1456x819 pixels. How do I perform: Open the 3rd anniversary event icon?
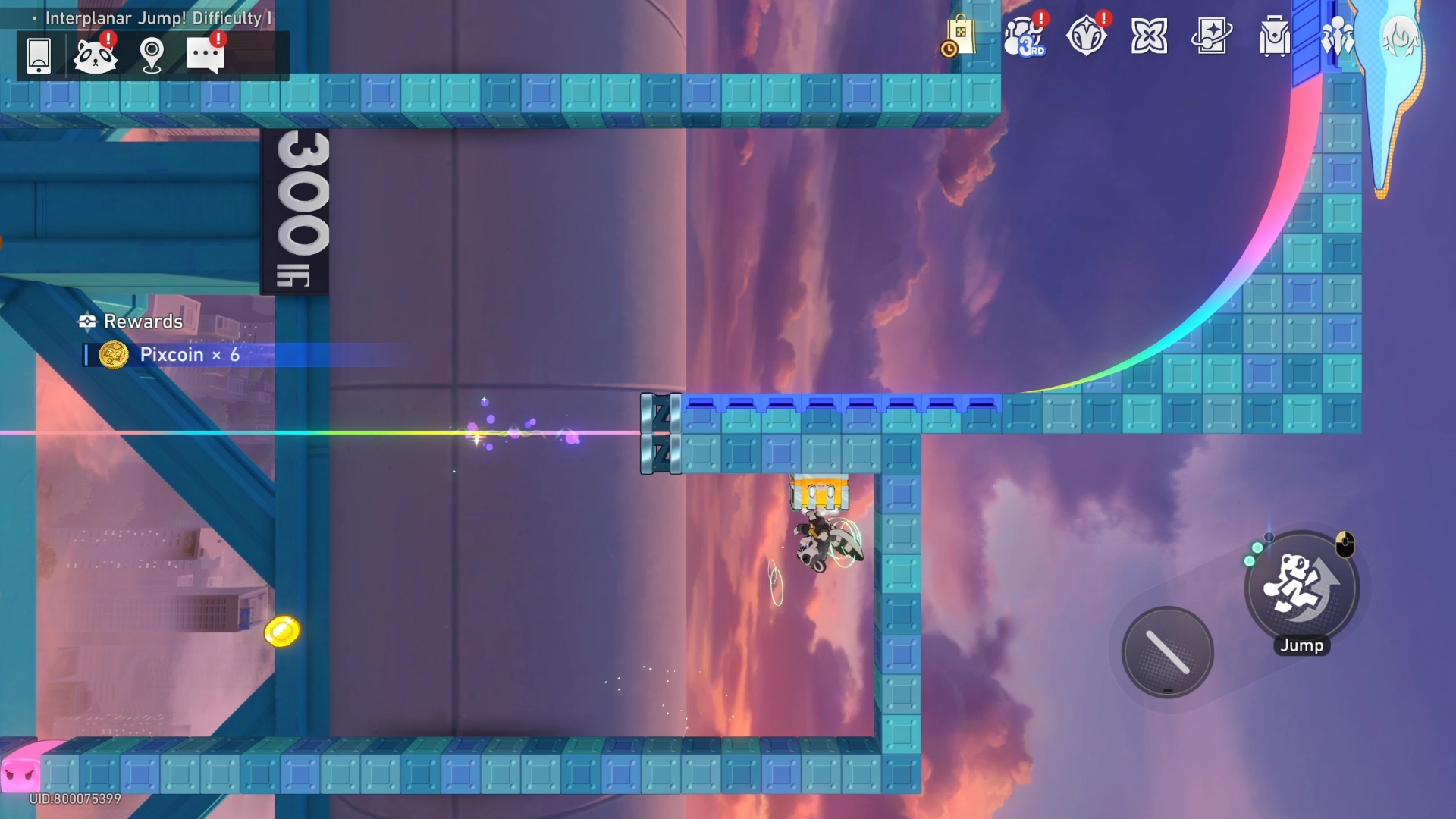click(x=1025, y=36)
